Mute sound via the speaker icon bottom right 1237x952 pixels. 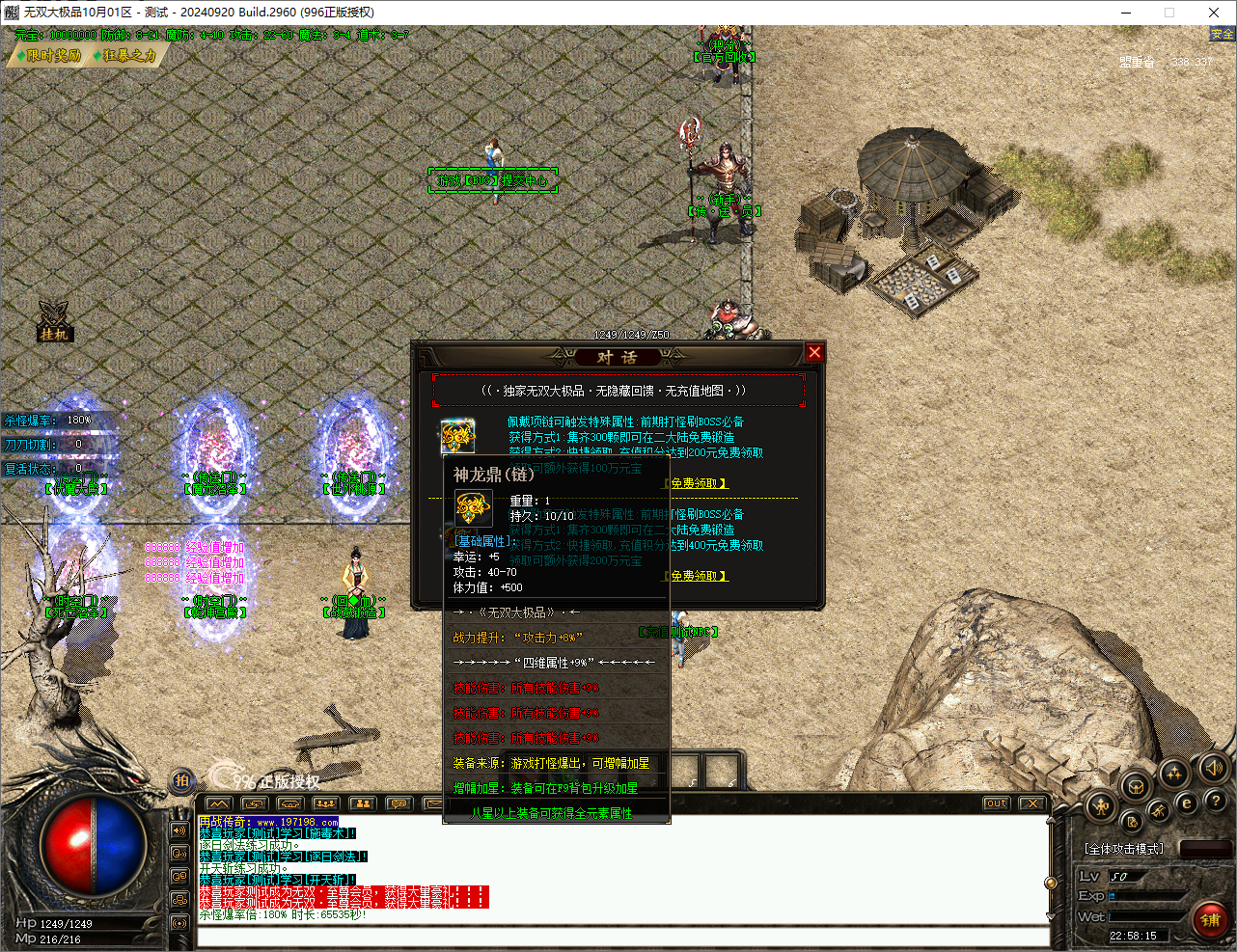click(x=1212, y=772)
